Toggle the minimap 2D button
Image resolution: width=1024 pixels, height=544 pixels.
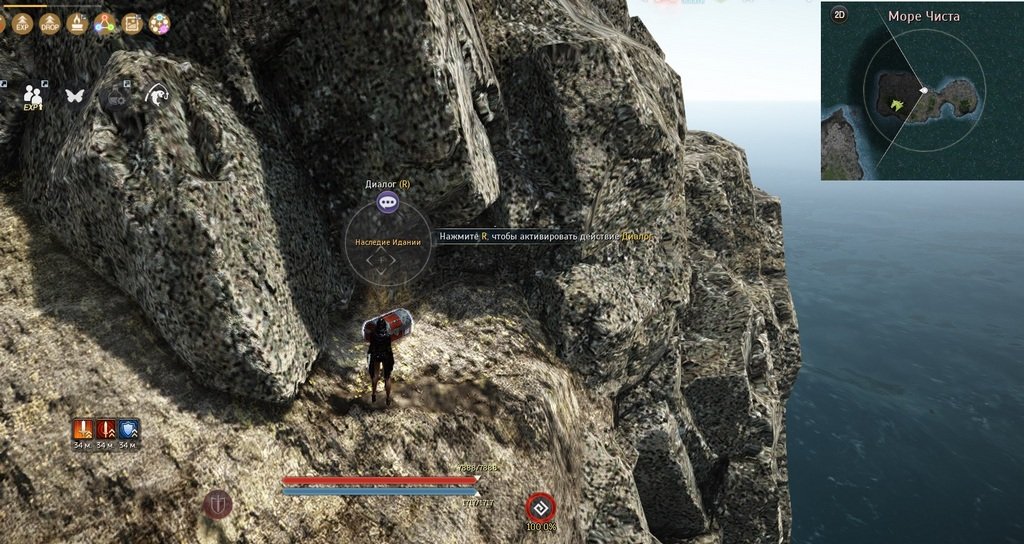[x=839, y=16]
